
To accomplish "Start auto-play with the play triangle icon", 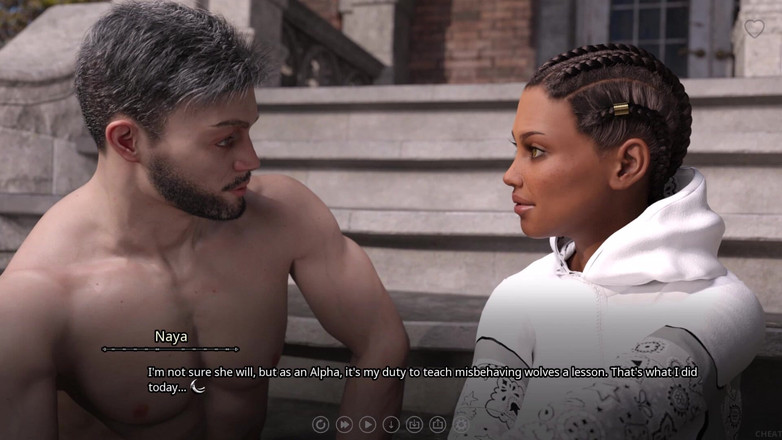I will tap(367, 425).
